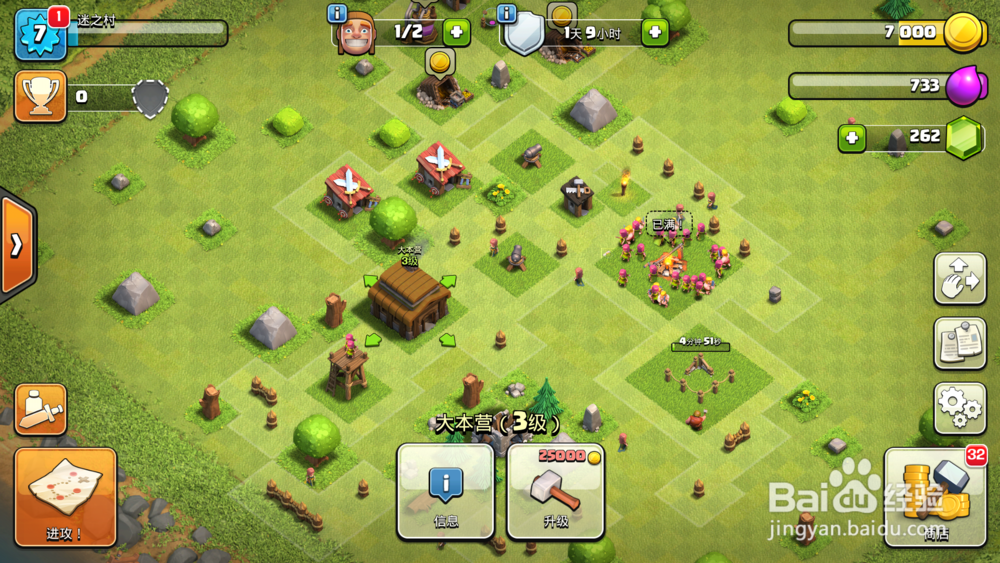Select the gold coin resource icon
The image size is (1000, 563).
point(963,33)
